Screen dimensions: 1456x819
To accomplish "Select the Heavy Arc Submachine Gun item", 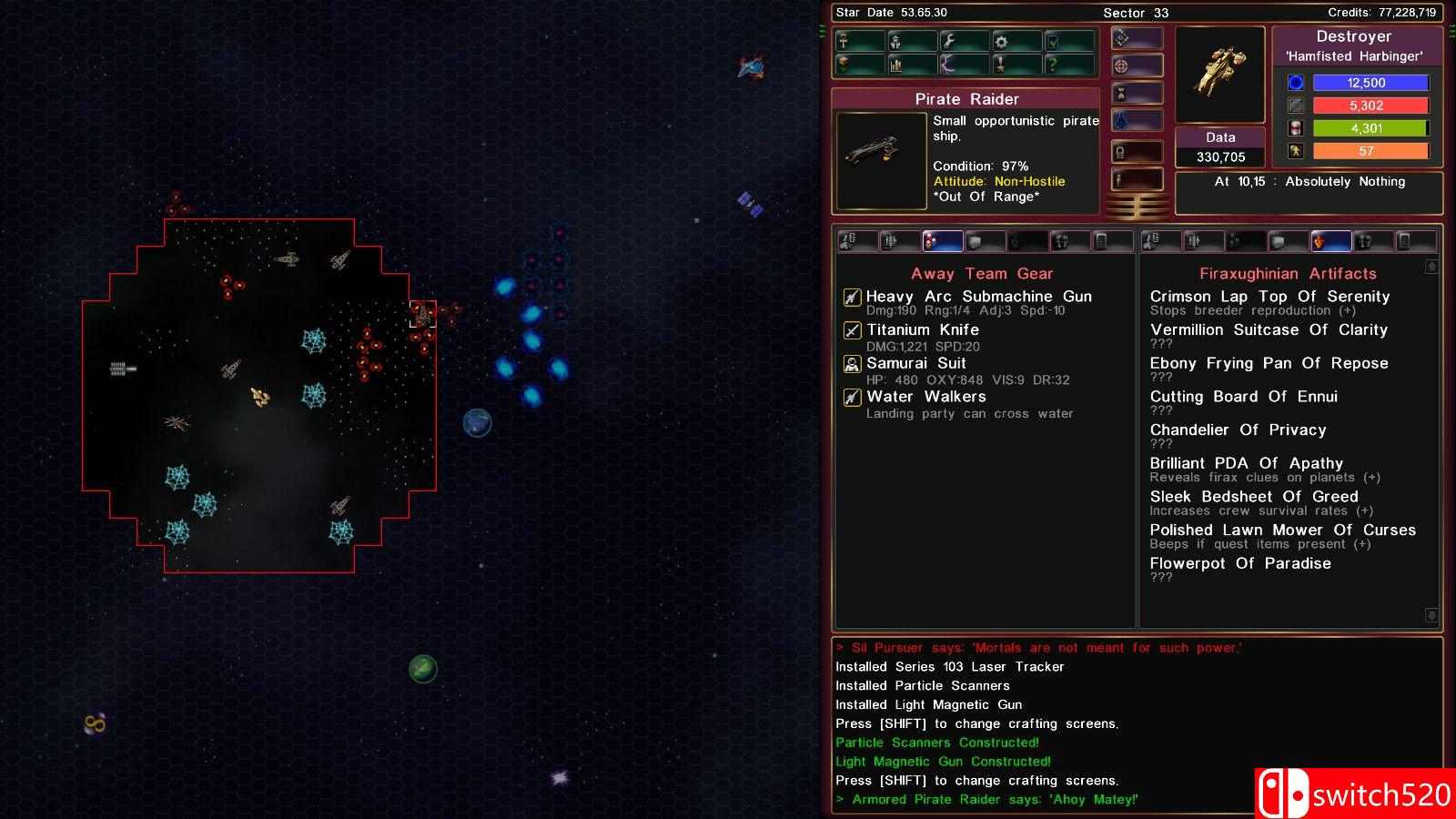I will click(x=978, y=297).
